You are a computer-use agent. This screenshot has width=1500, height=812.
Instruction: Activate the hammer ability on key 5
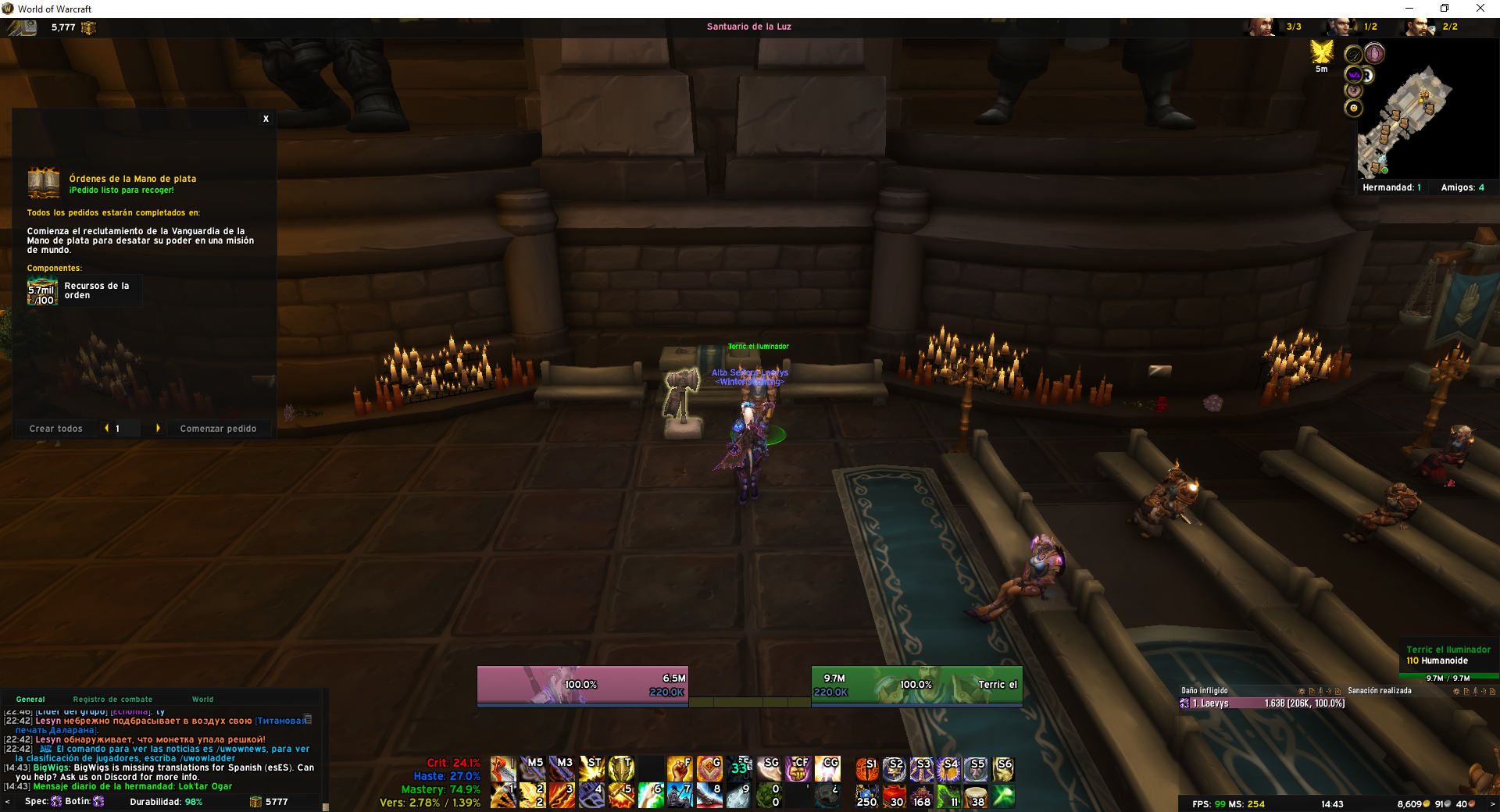click(x=621, y=796)
